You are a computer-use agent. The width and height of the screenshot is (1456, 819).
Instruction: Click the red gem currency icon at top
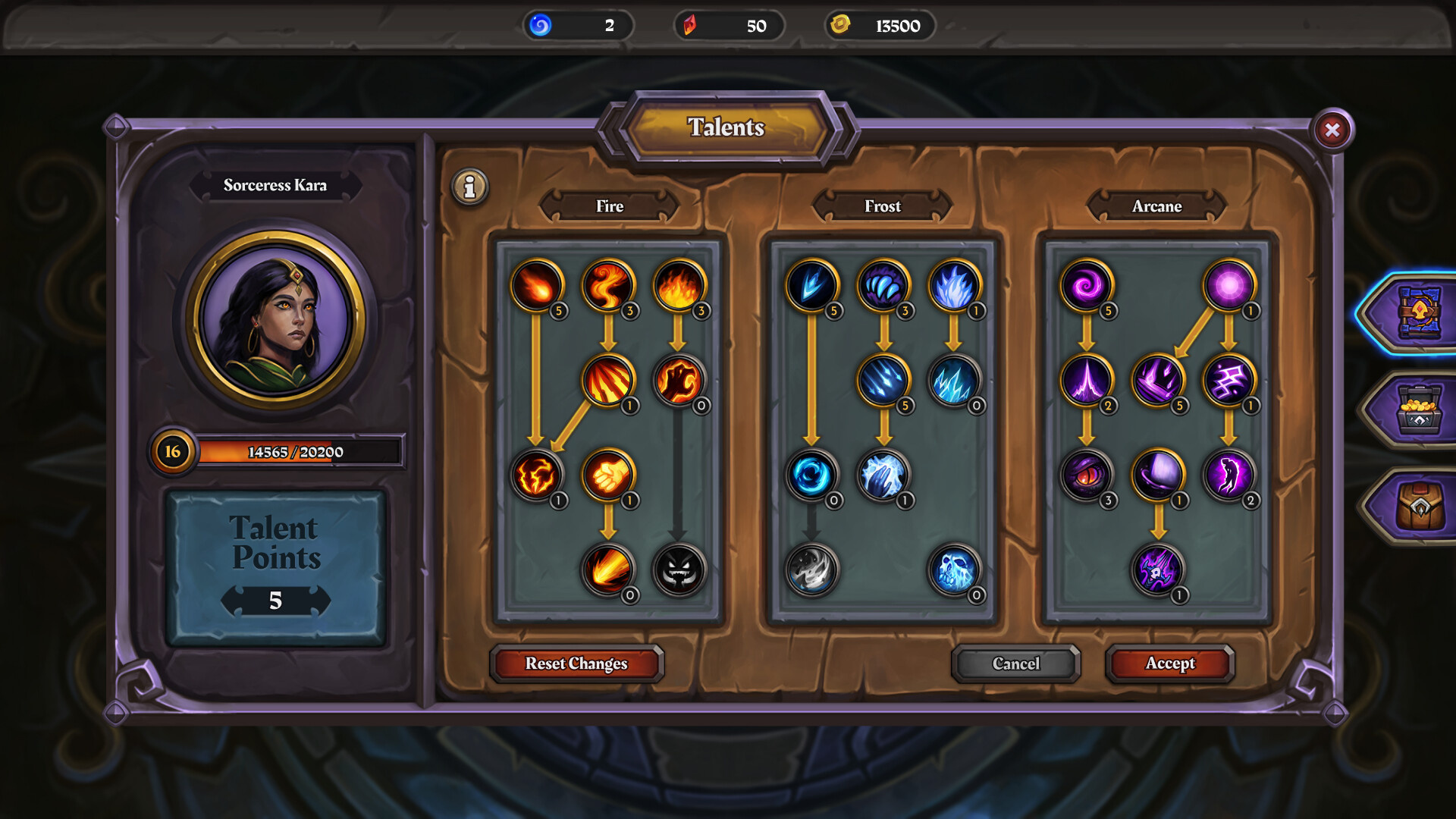(x=691, y=25)
